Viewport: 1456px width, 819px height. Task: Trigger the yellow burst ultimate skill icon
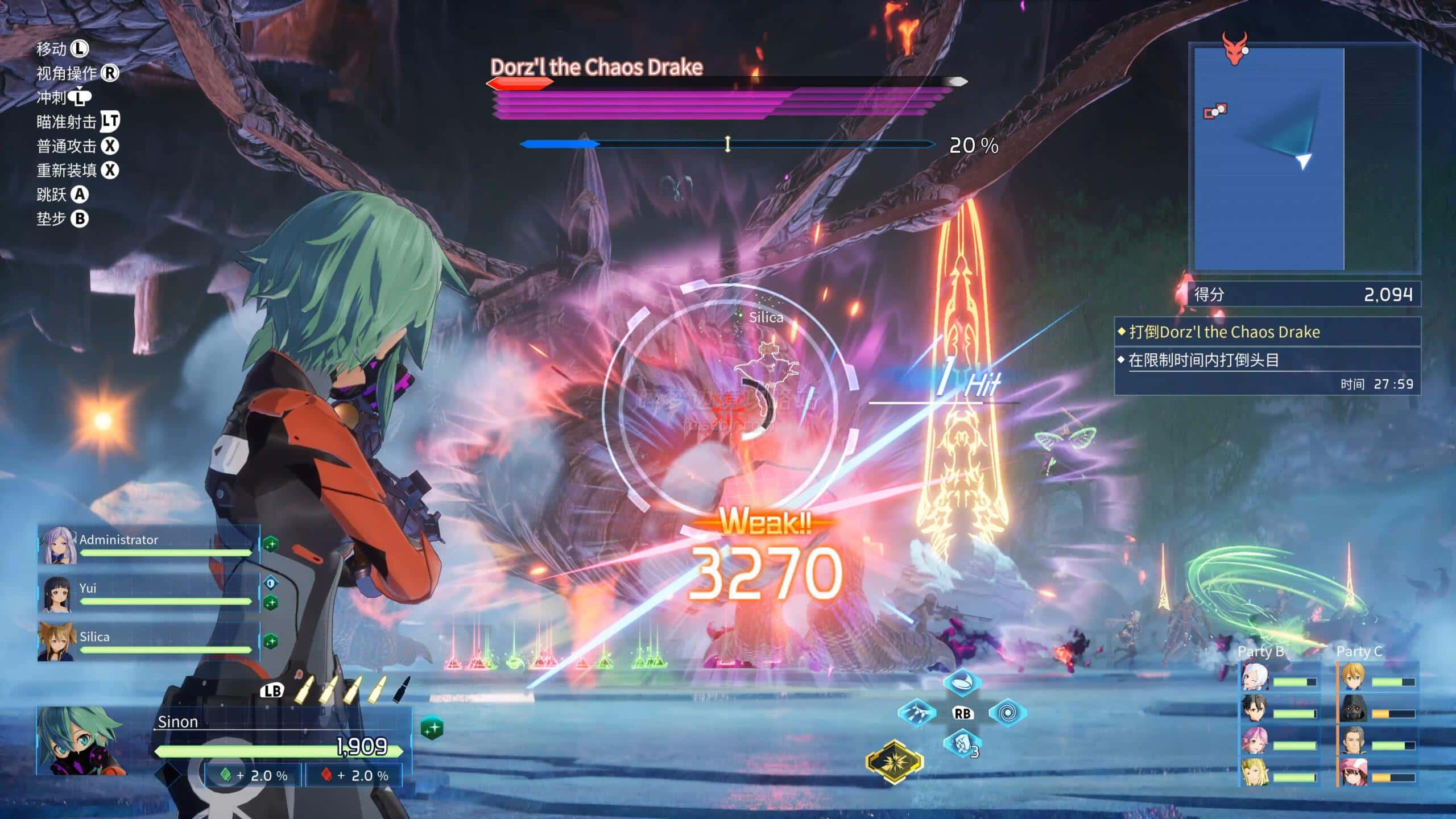pyautogui.click(x=894, y=762)
